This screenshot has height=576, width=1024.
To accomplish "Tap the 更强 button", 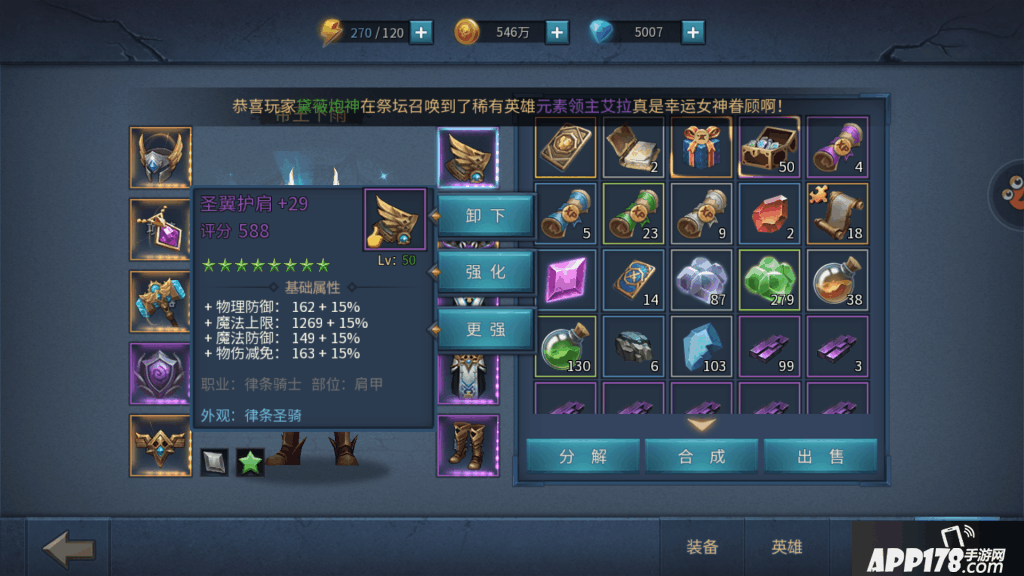I will 486,329.
